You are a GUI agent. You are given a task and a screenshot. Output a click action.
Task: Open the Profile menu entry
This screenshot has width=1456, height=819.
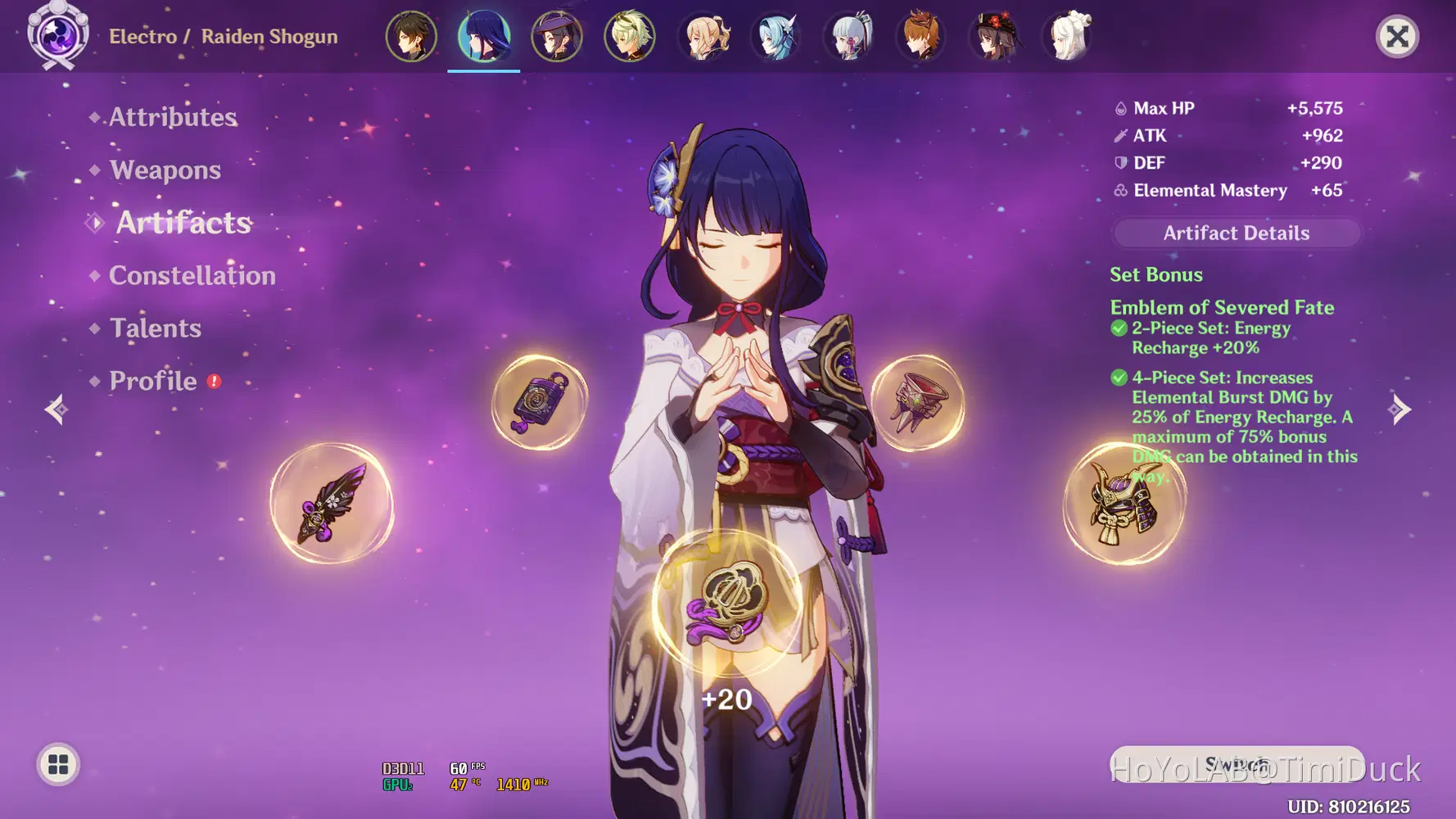click(x=153, y=381)
